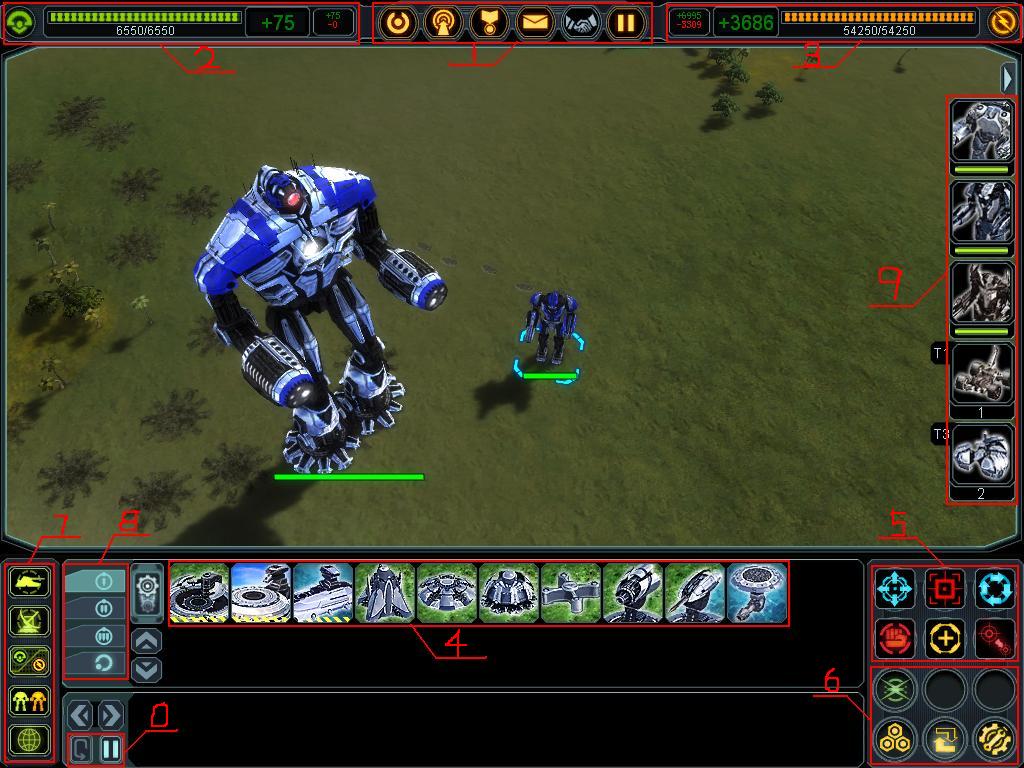Toggle the yellow gears repair order
This screenshot has width=1024, height=768.
(994, 739)
